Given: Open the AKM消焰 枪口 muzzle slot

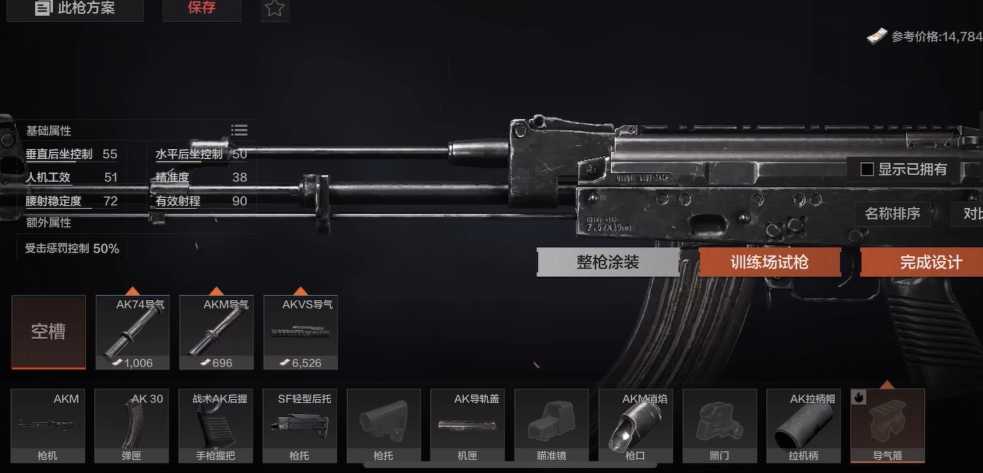Looking at the screenshot, I should [636, 426].
